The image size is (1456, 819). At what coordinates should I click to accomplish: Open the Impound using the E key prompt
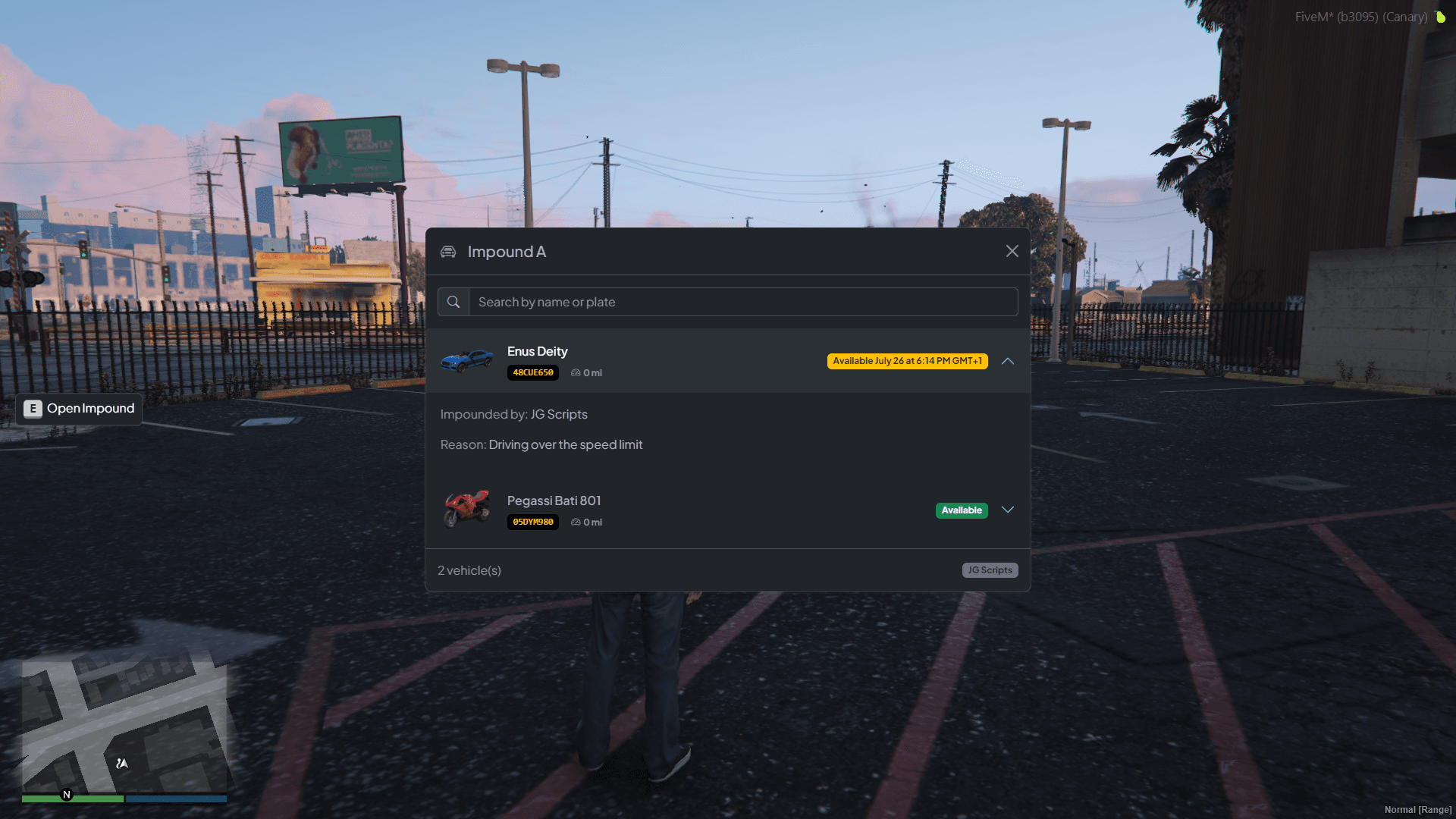(x=78, y=408)
